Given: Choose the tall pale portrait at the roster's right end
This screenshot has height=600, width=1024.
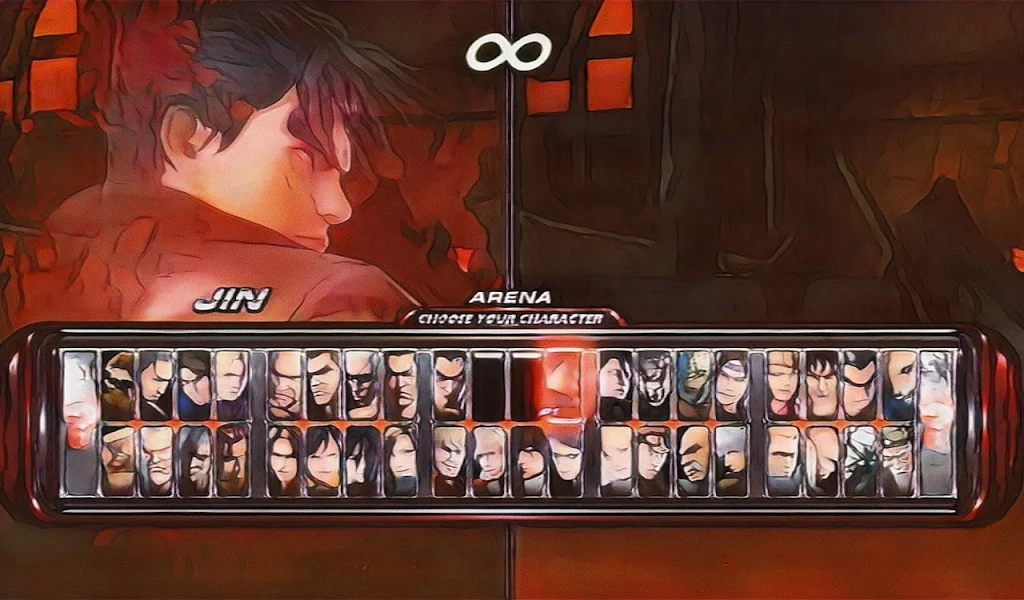Looking at the screenshot, I should pos(936,422).
